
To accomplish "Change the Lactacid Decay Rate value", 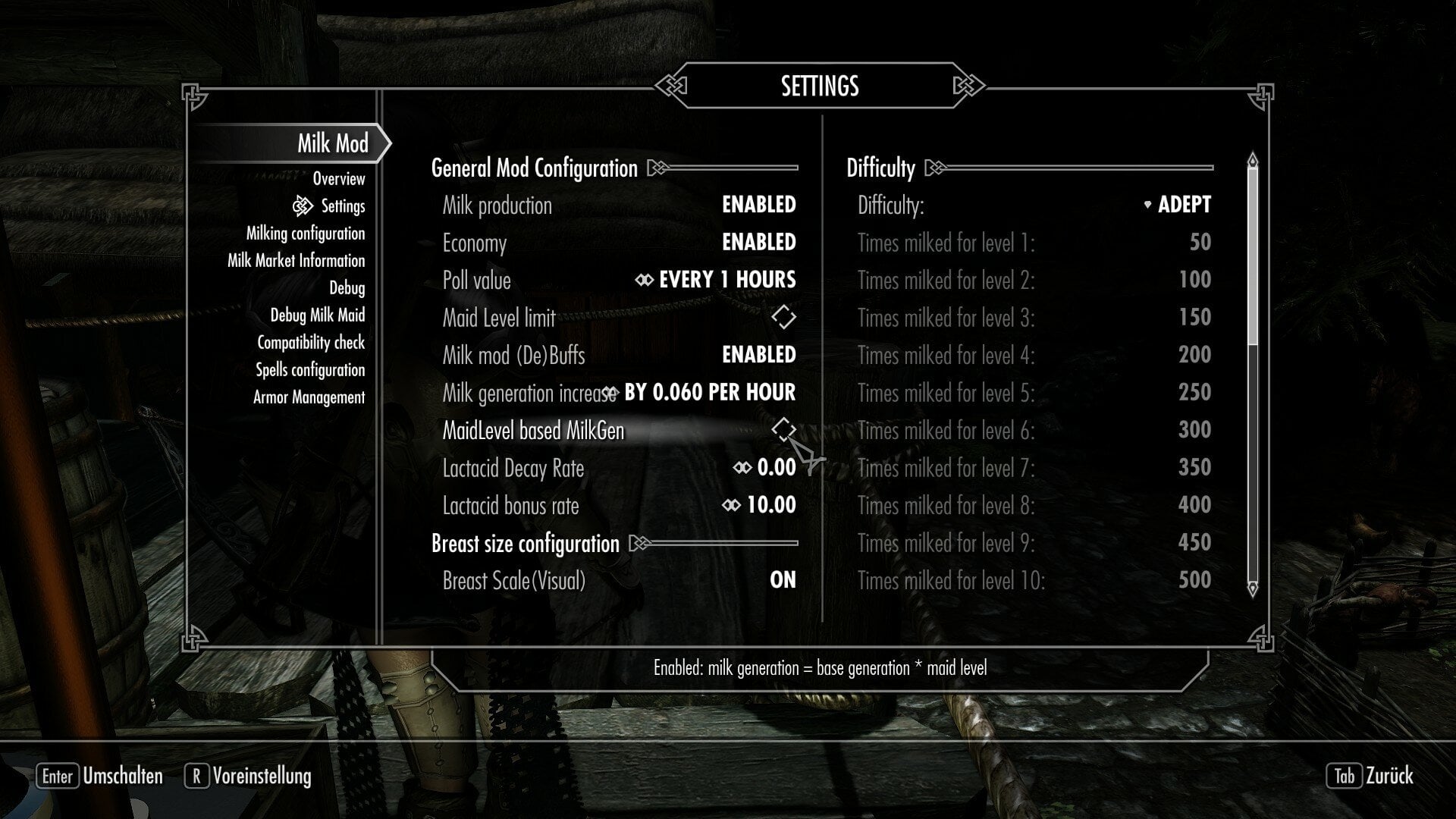I will coord(775,468).
